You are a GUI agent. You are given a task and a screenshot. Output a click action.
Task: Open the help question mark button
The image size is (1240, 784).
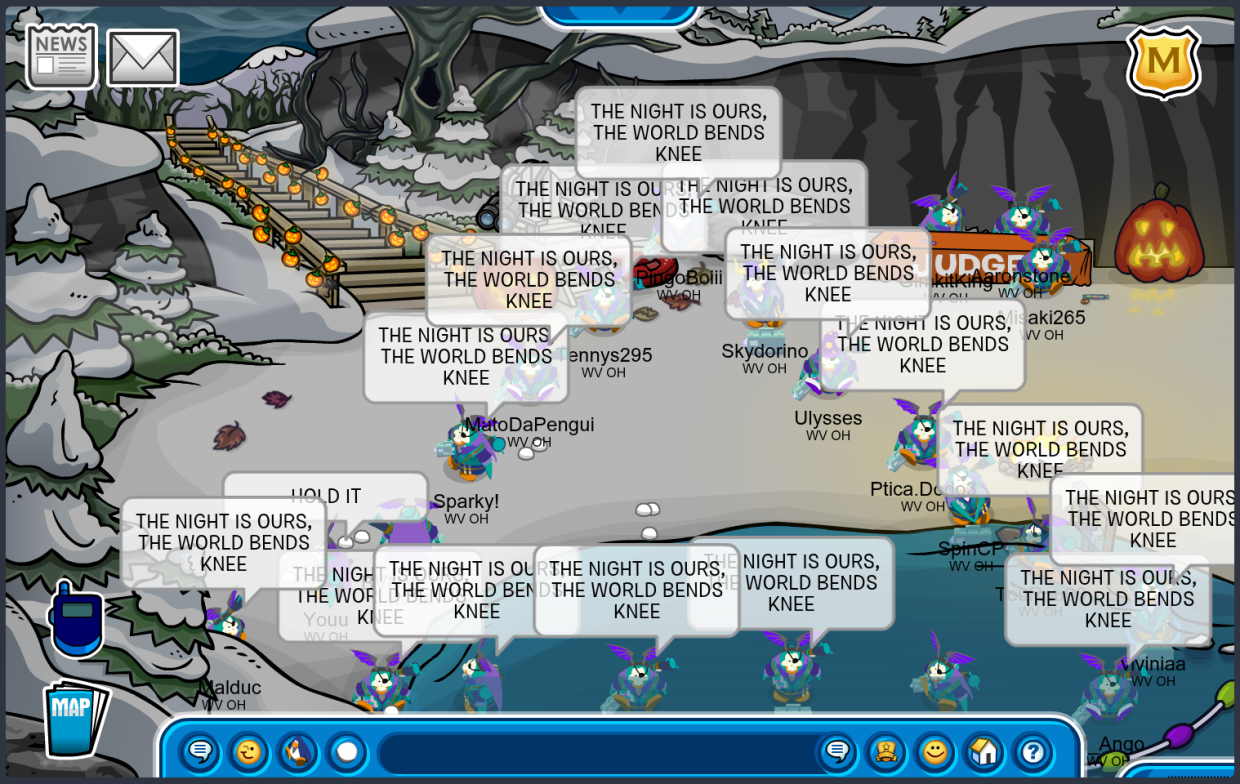(x=1033, y=751)
